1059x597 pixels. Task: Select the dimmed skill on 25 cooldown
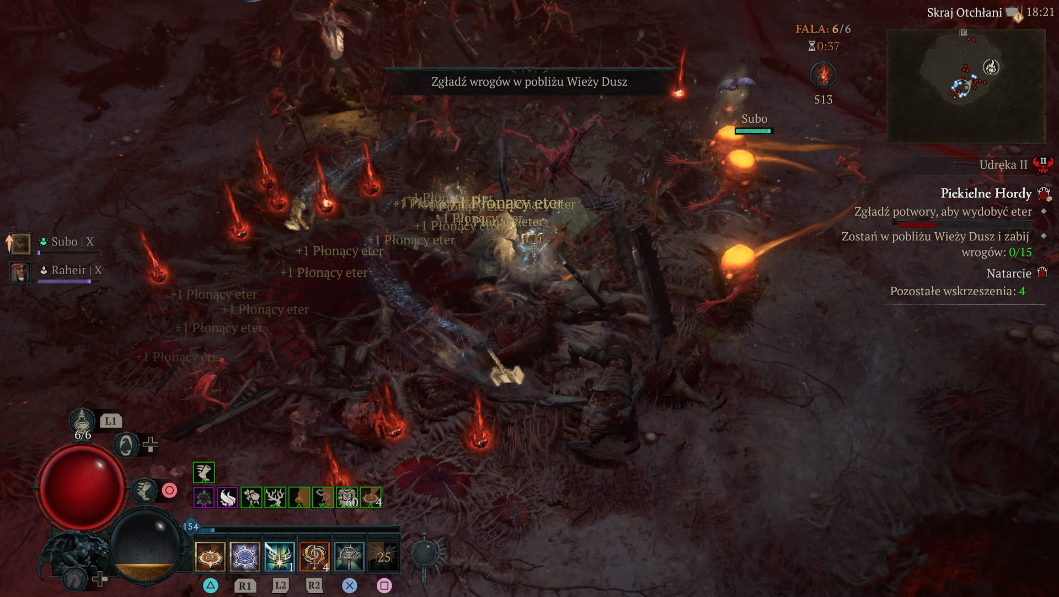click(383, 556)
